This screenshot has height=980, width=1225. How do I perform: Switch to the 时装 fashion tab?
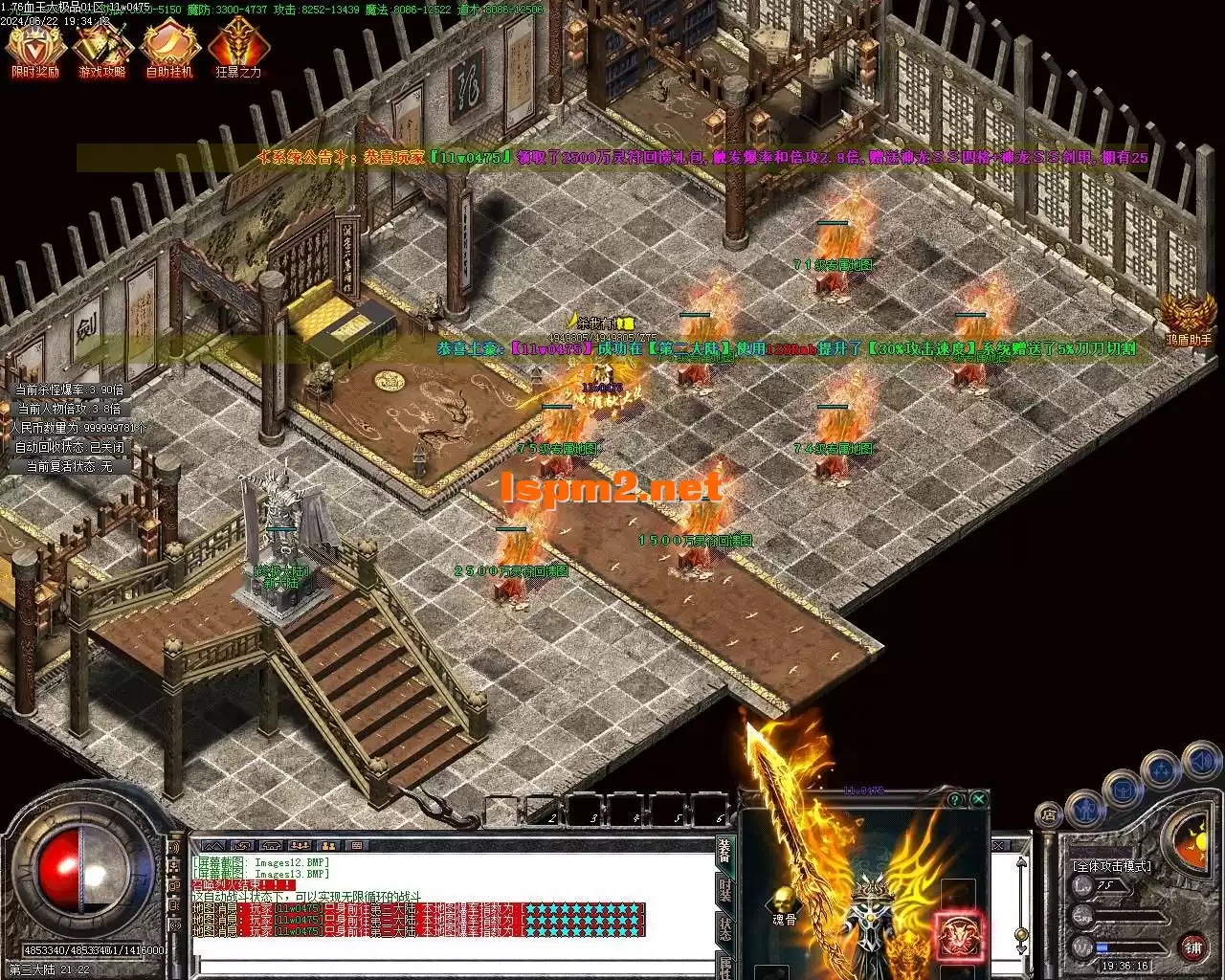(x=725, y=891)
